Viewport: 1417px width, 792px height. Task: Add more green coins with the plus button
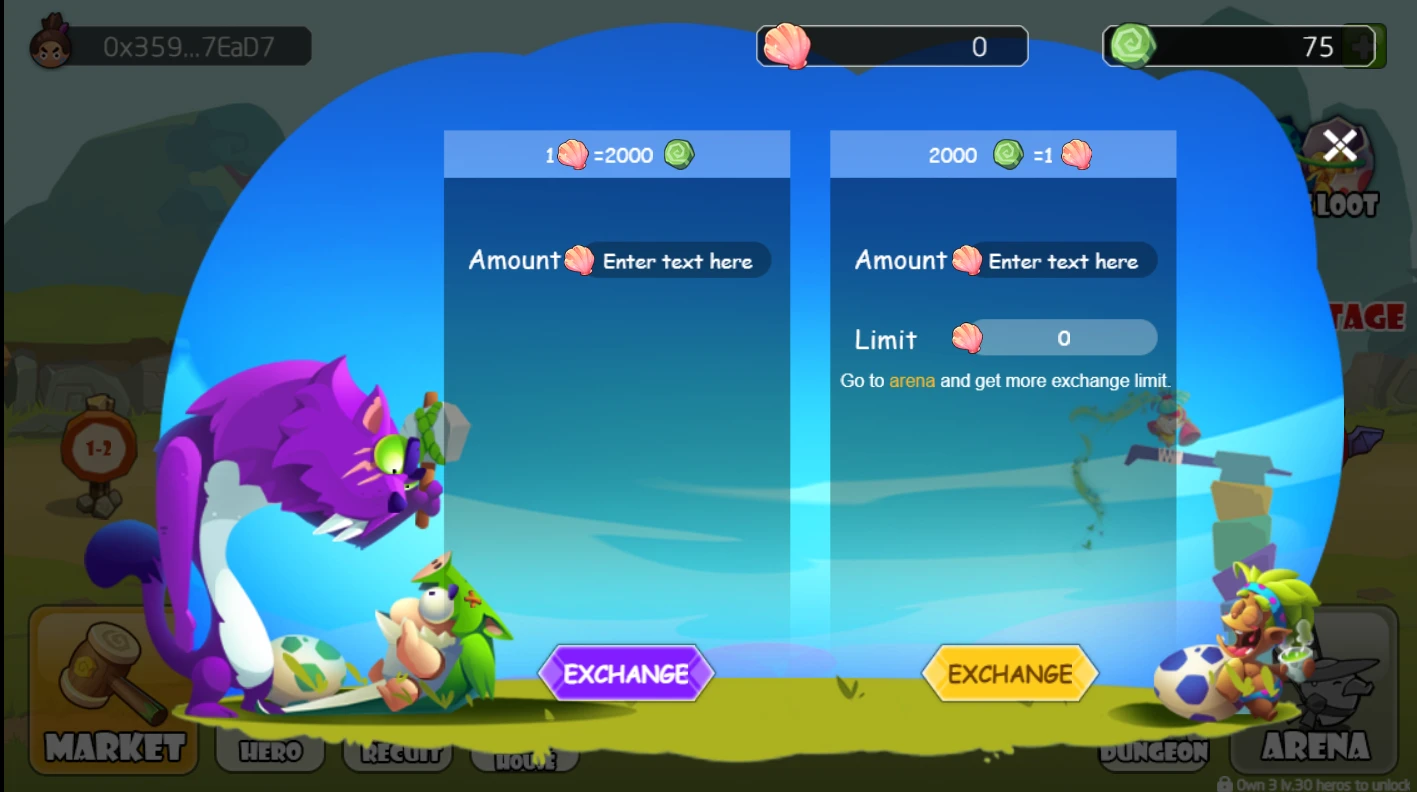click(x=1361, y=46)
